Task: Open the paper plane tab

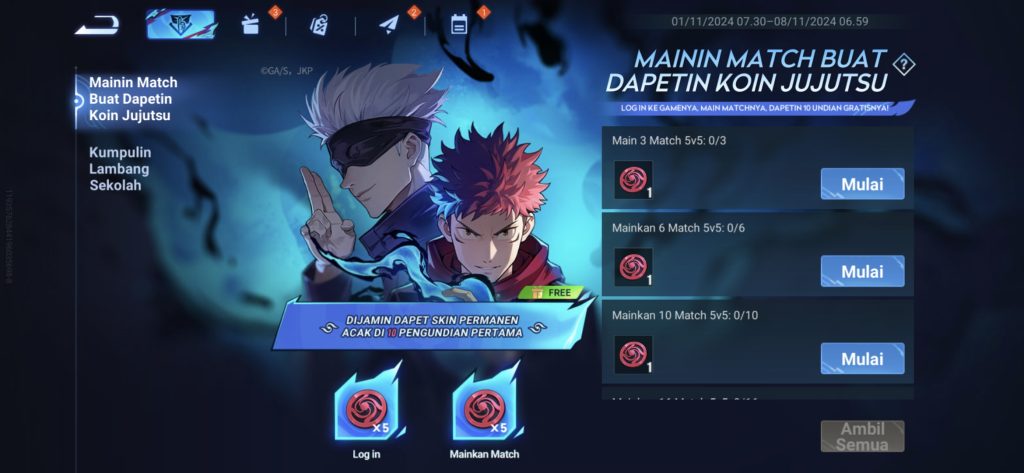Action: pyautogui.click(x=390, y=25)
